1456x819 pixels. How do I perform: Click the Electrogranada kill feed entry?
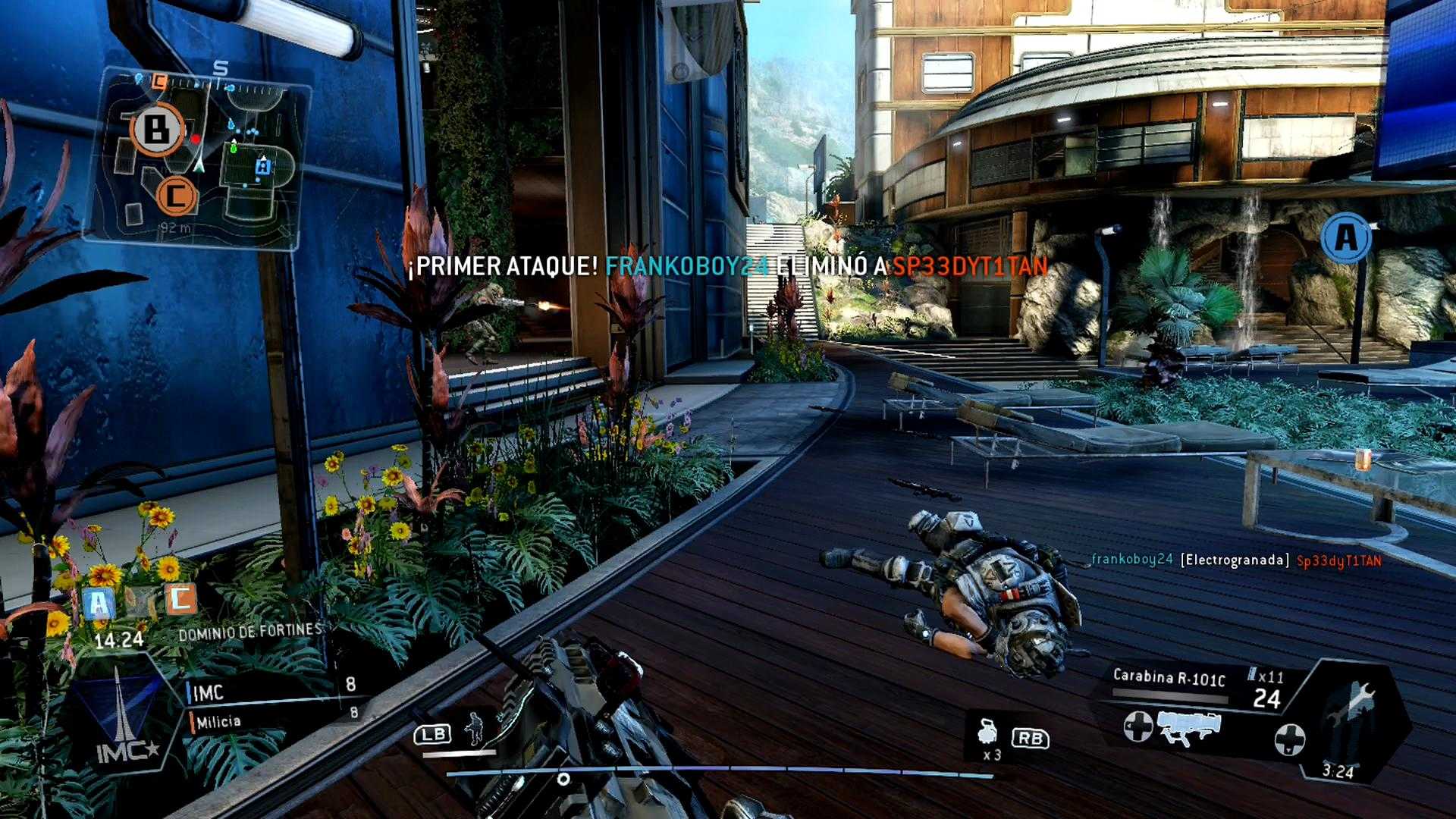1235,560
